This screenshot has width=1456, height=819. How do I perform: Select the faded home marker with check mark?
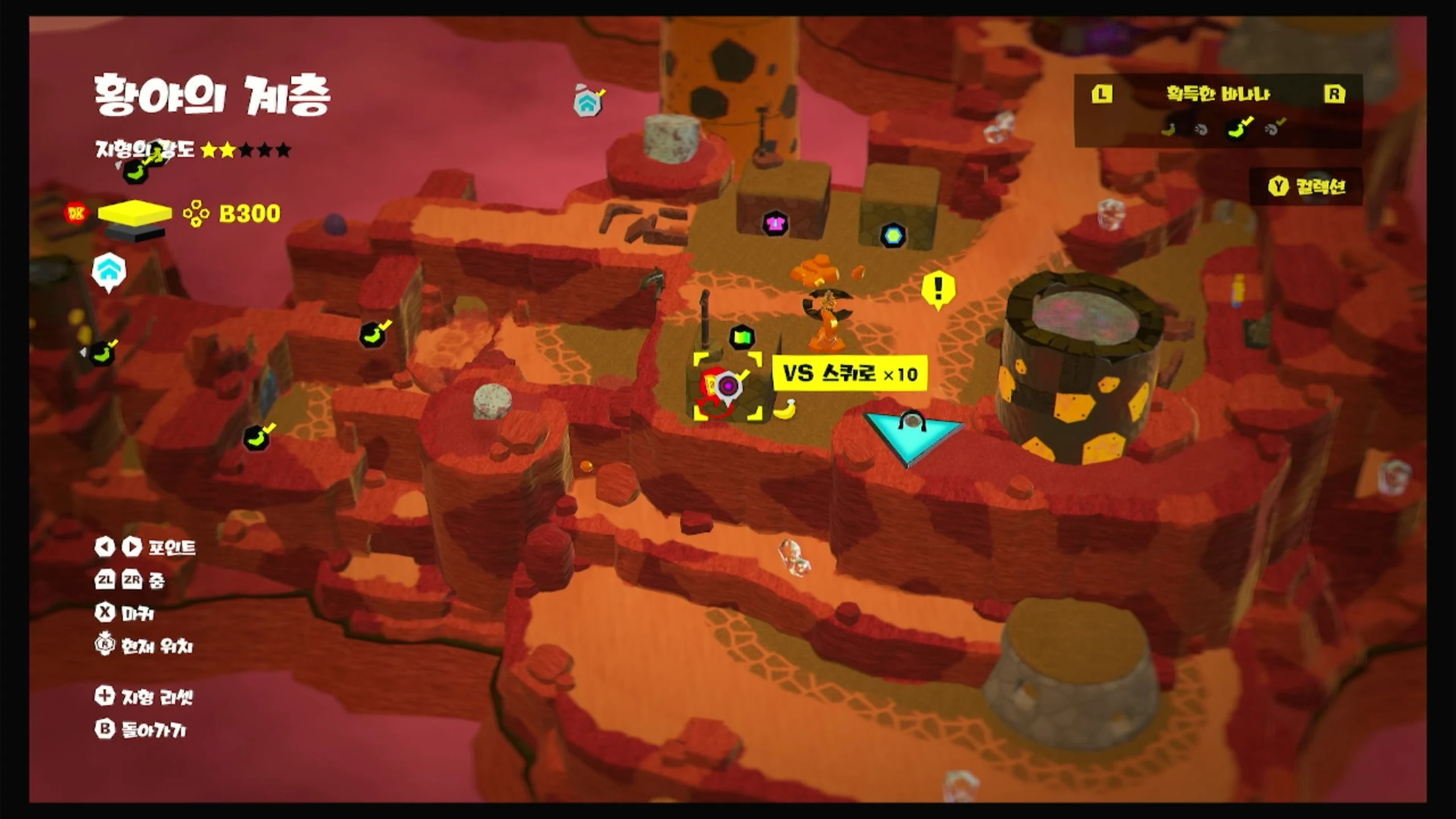click(x=588, y=102)
